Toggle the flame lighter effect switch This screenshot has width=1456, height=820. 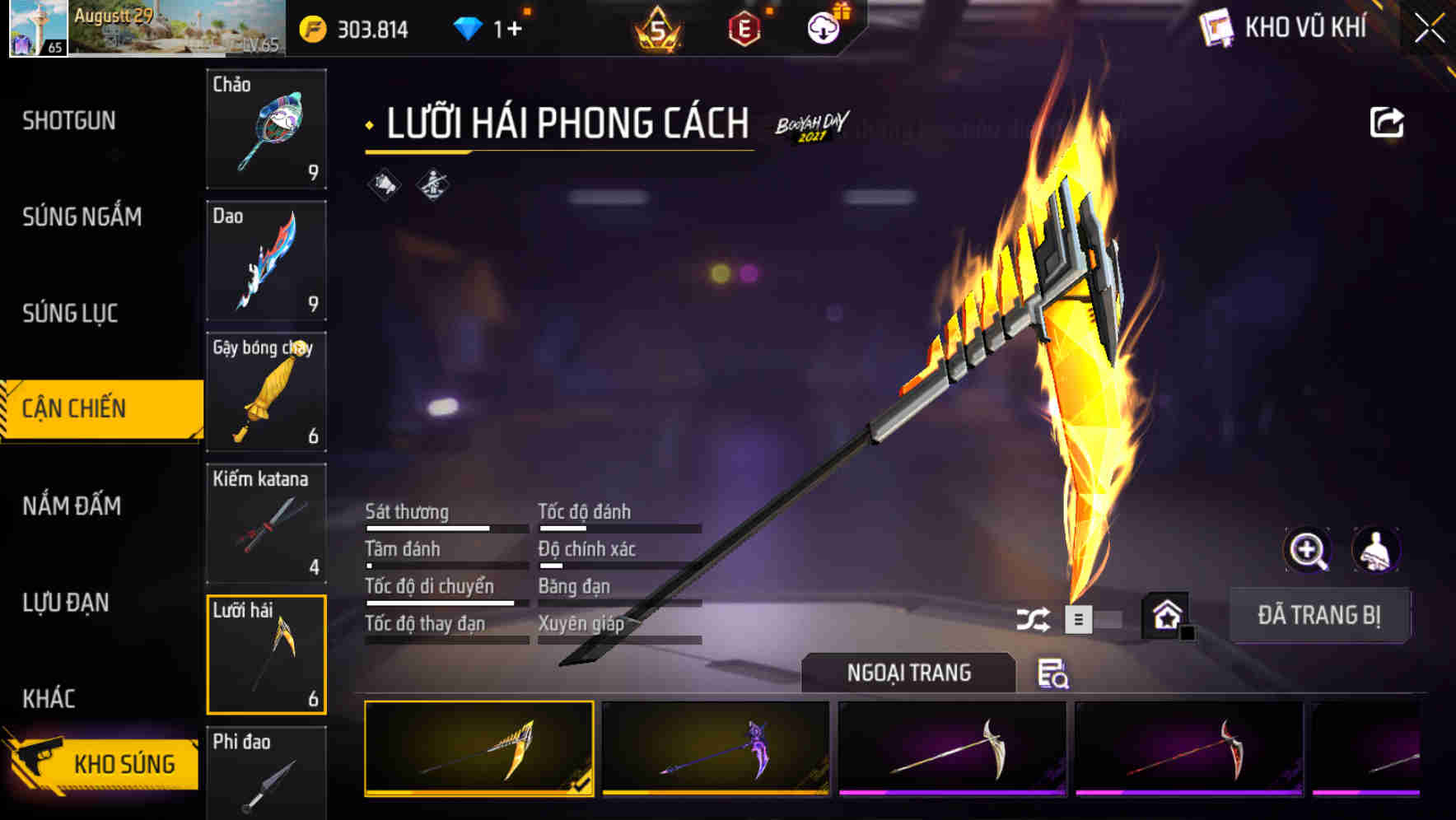point(1079,618)
